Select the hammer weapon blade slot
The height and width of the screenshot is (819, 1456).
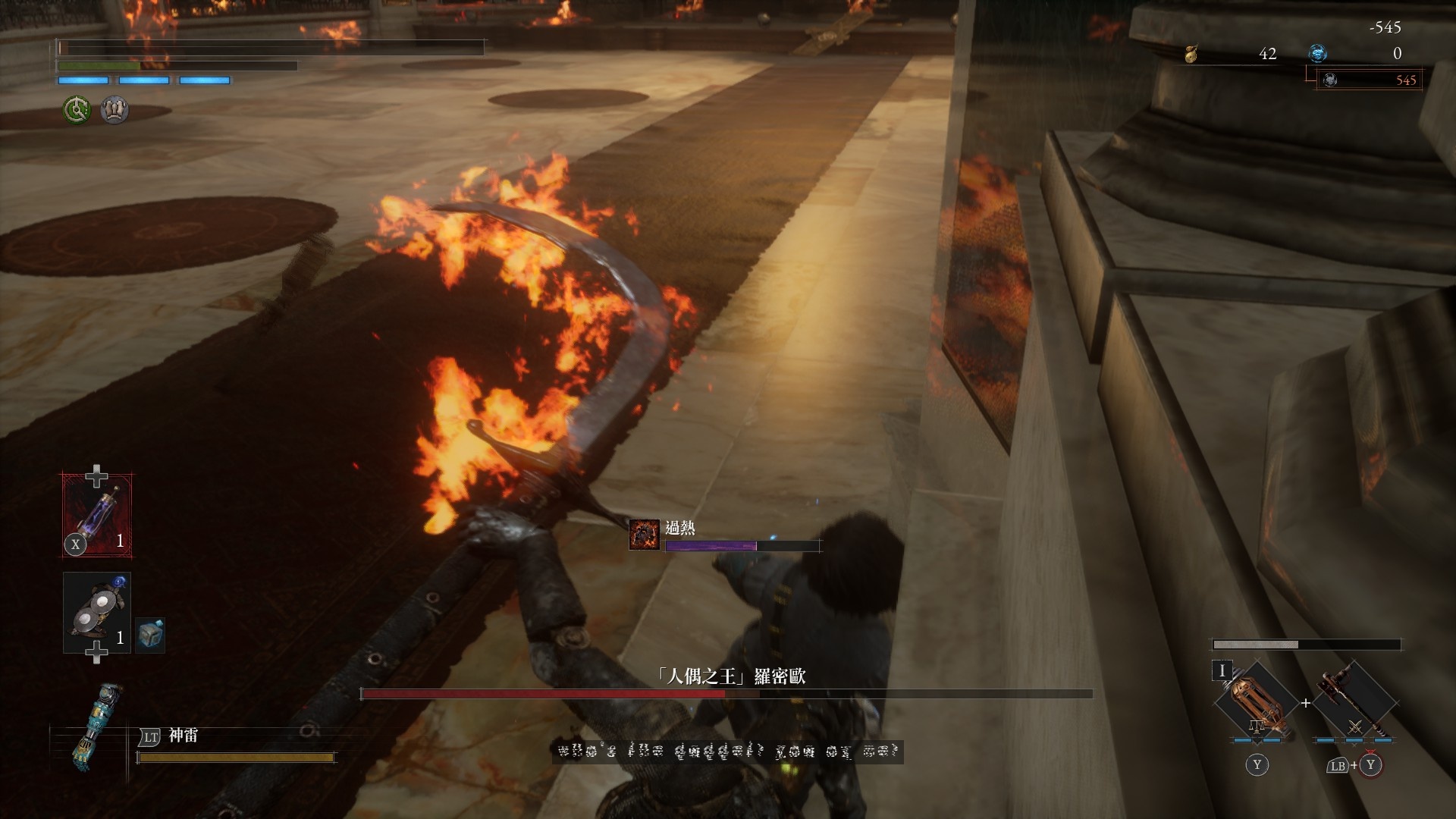[1354, 702]
